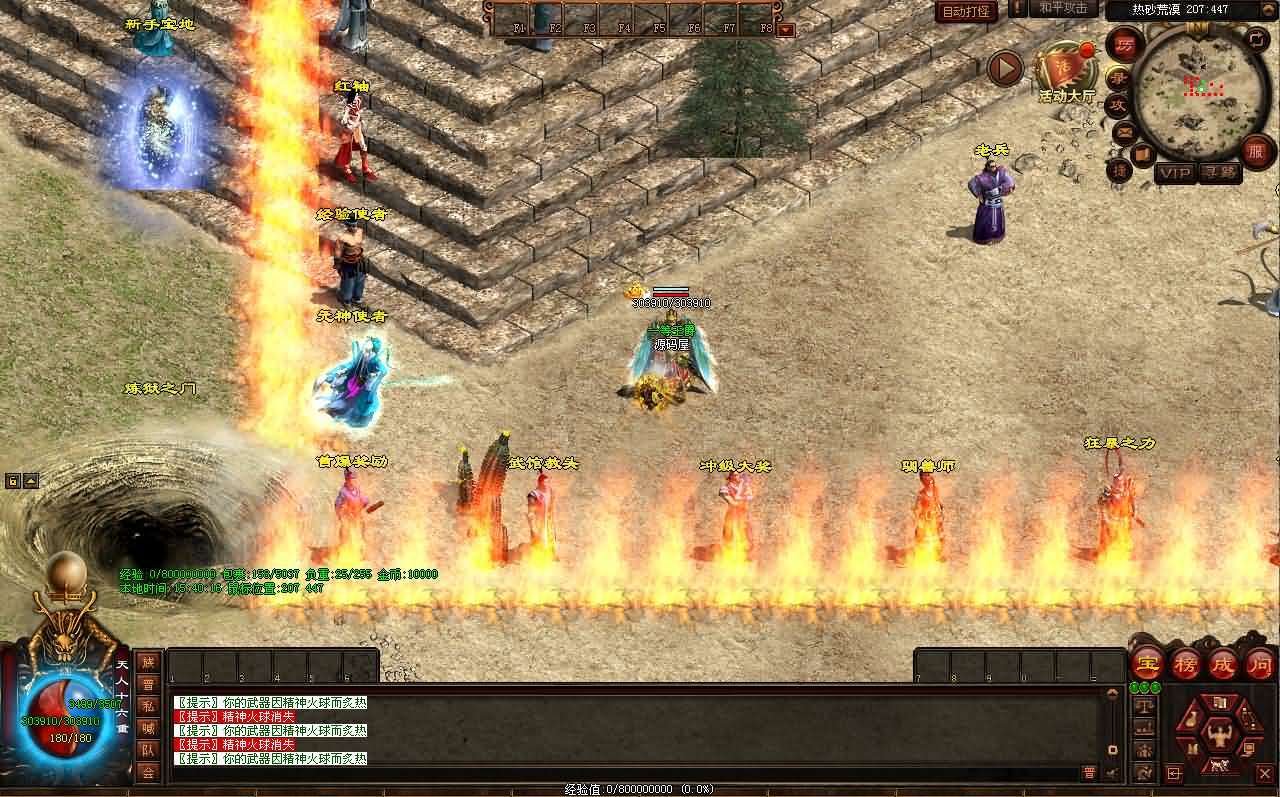Screen dimensions: 1280x797
Task: Switch to the private (私) chat channel tab
Action: pos(148,704)
